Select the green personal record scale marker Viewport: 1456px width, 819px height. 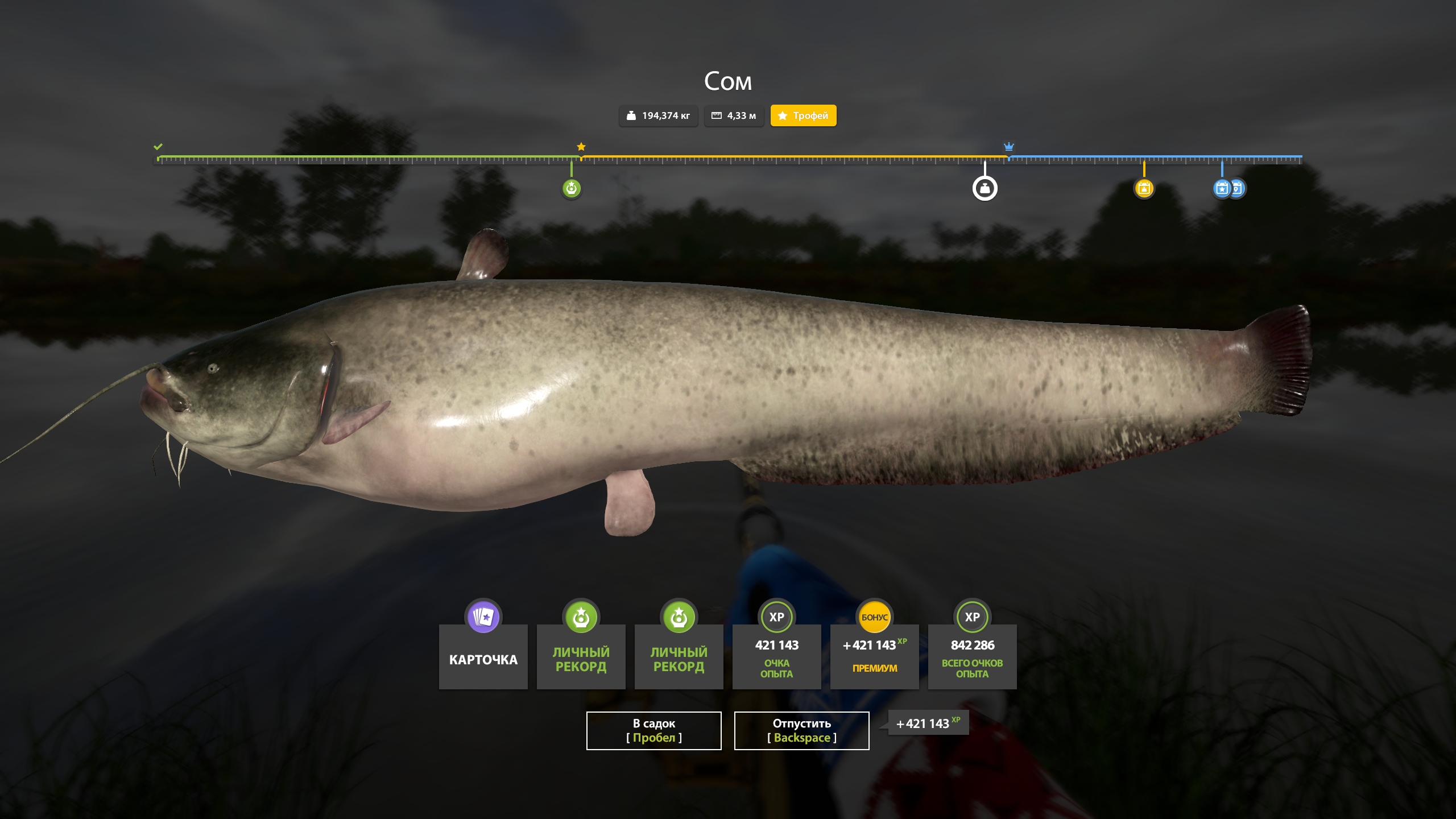[x=571, y=188]
